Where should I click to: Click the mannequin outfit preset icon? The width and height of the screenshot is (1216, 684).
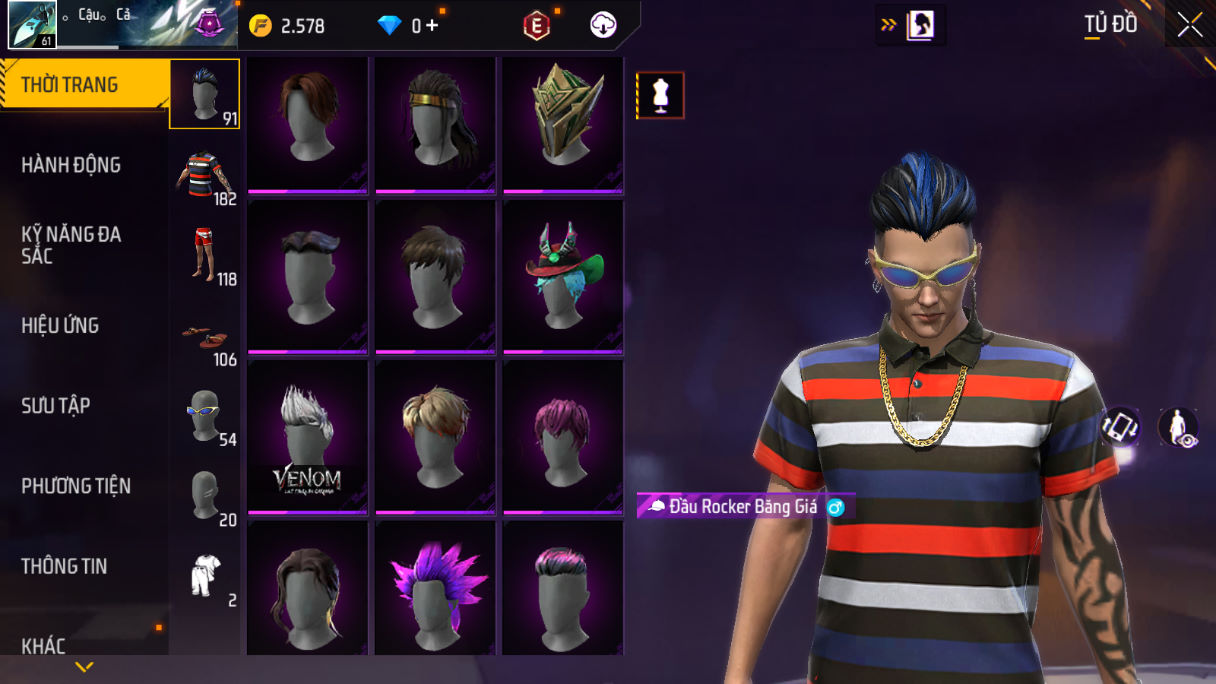660,95
